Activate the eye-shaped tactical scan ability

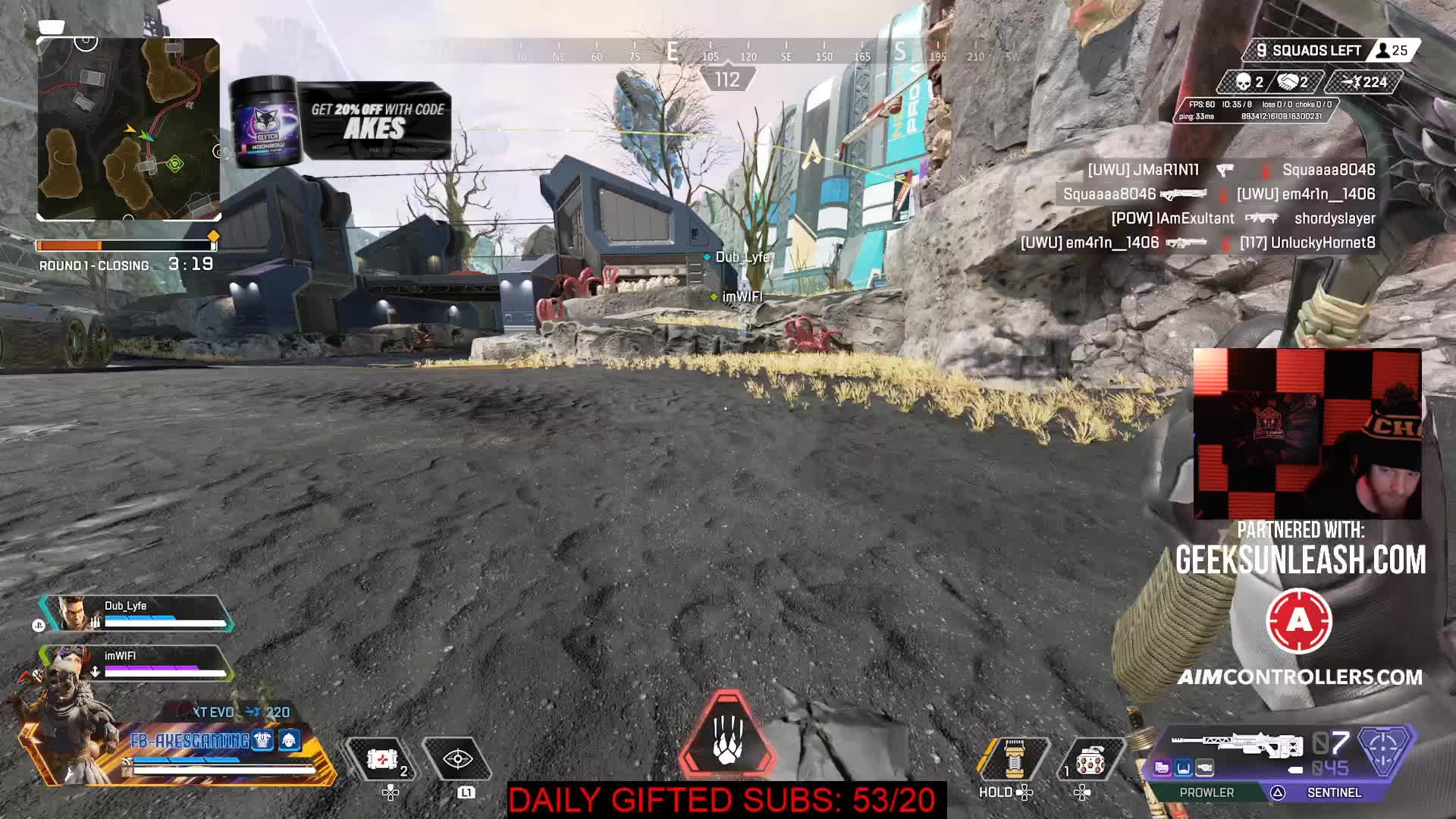[458, 759]
